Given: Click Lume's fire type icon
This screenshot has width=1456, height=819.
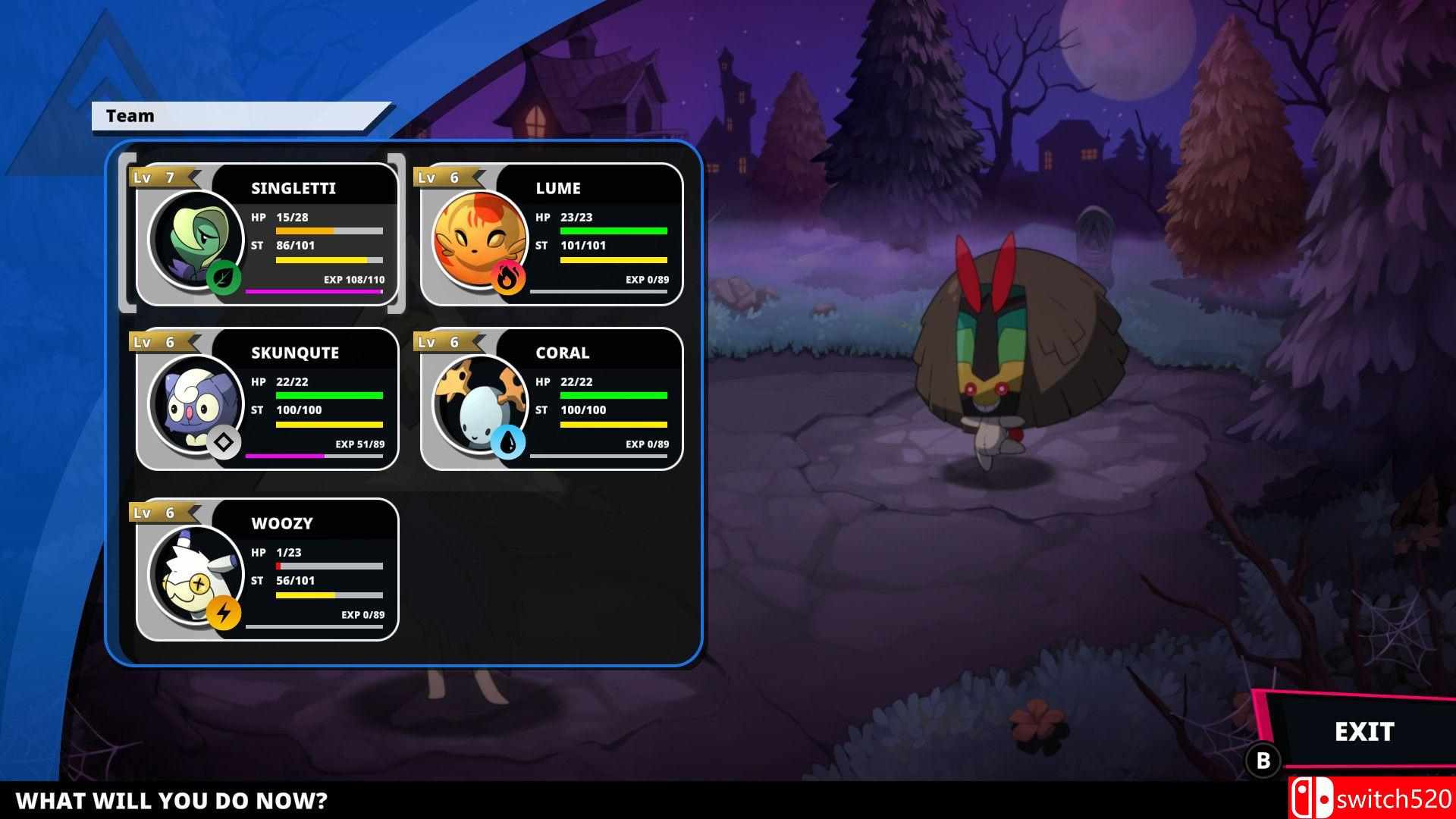Looking at the screenshot, I should 510,278.
